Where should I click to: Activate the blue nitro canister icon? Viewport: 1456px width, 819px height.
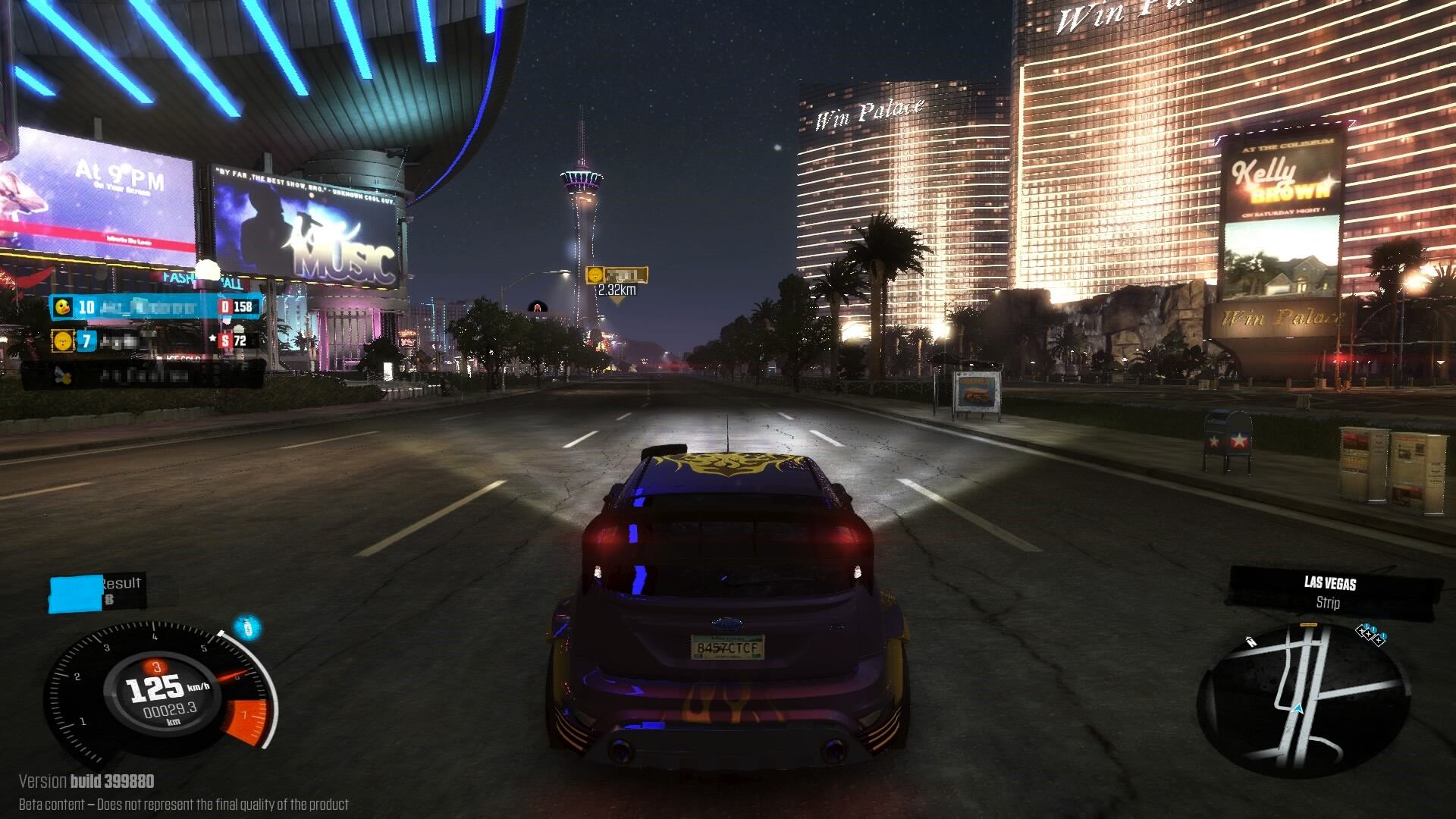click(246, 628)
